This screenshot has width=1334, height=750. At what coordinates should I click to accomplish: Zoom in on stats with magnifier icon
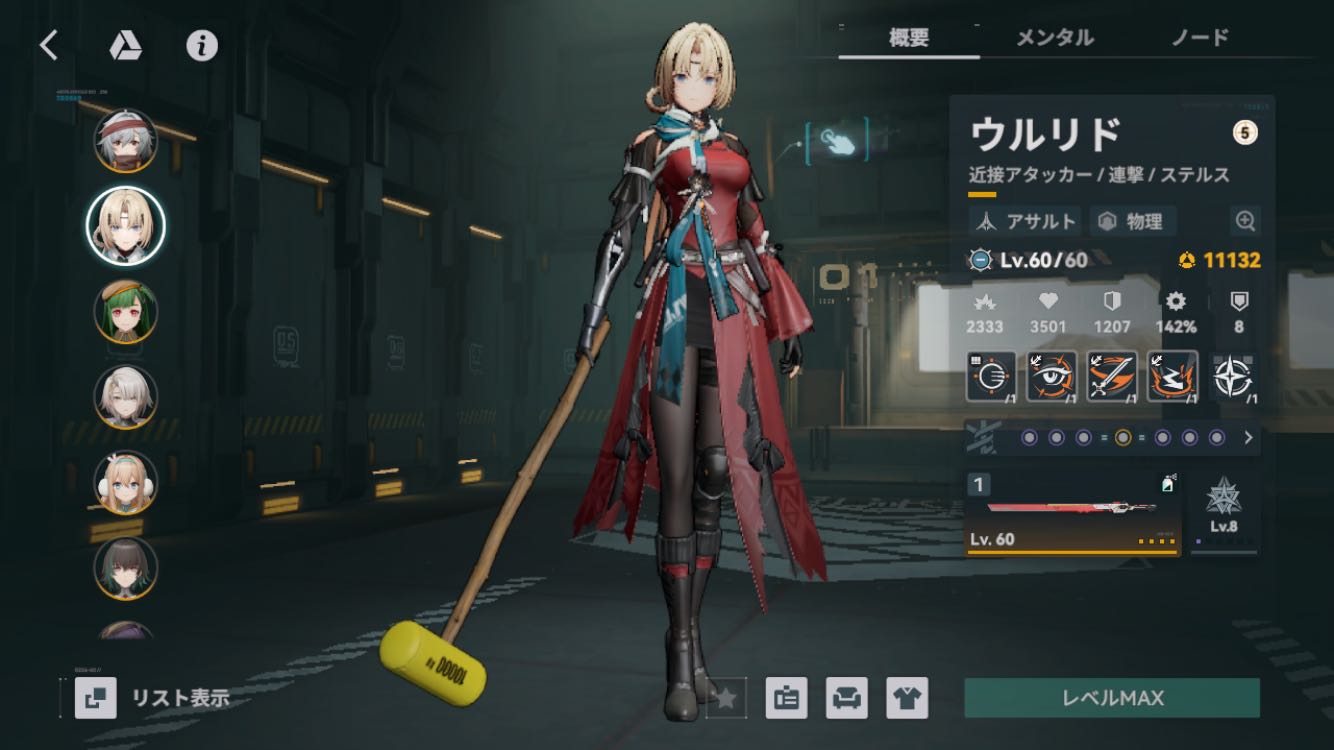tap(1245, 221)
